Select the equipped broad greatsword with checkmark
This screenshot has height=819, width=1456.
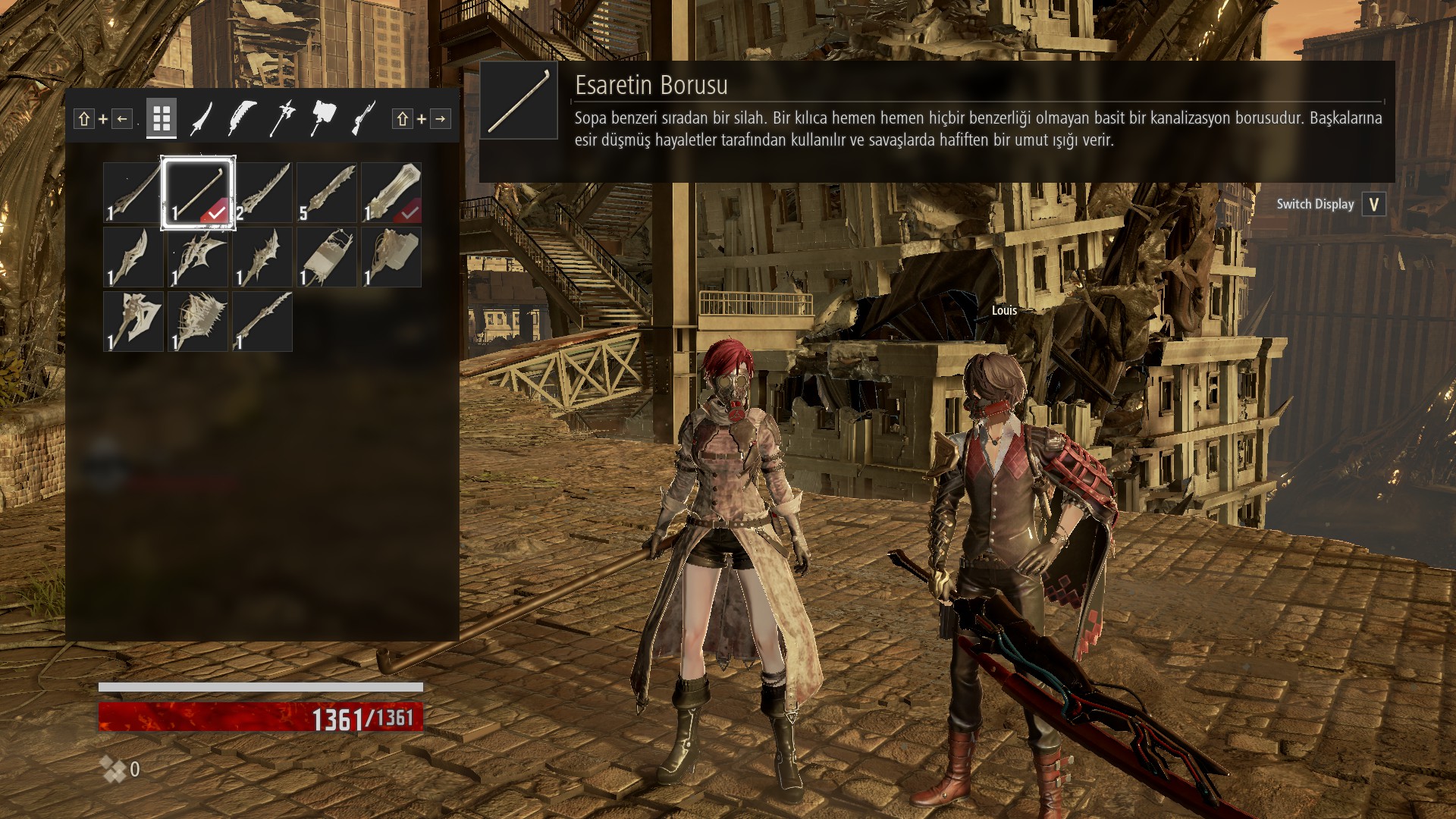click(x=391, y=193)
